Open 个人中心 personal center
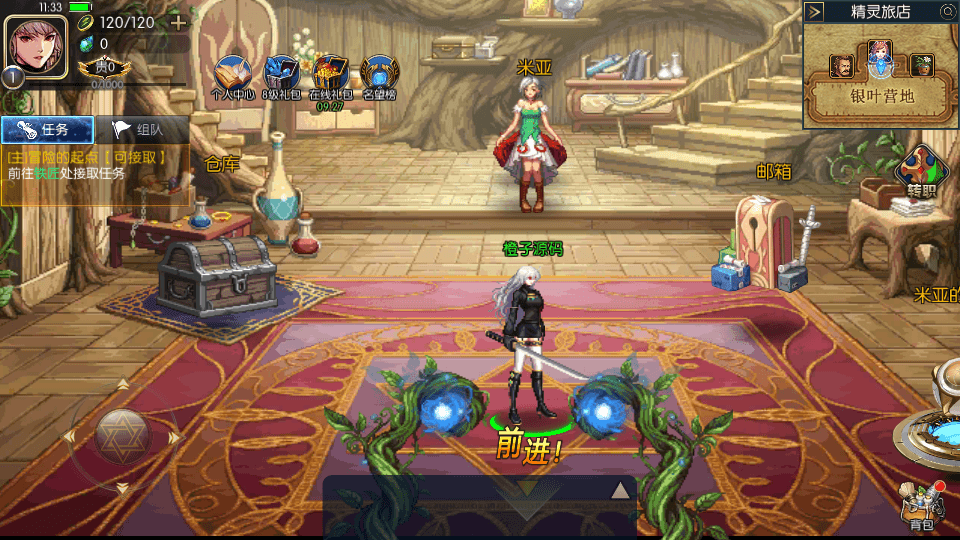Viewport: 960px width, 540px height. pyautogui.click(x=234, y=76)
